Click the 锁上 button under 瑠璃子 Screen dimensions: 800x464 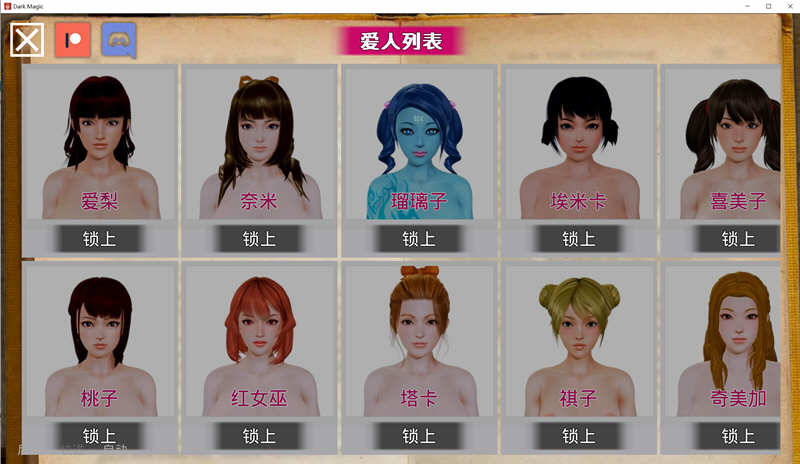coord(419,239)
